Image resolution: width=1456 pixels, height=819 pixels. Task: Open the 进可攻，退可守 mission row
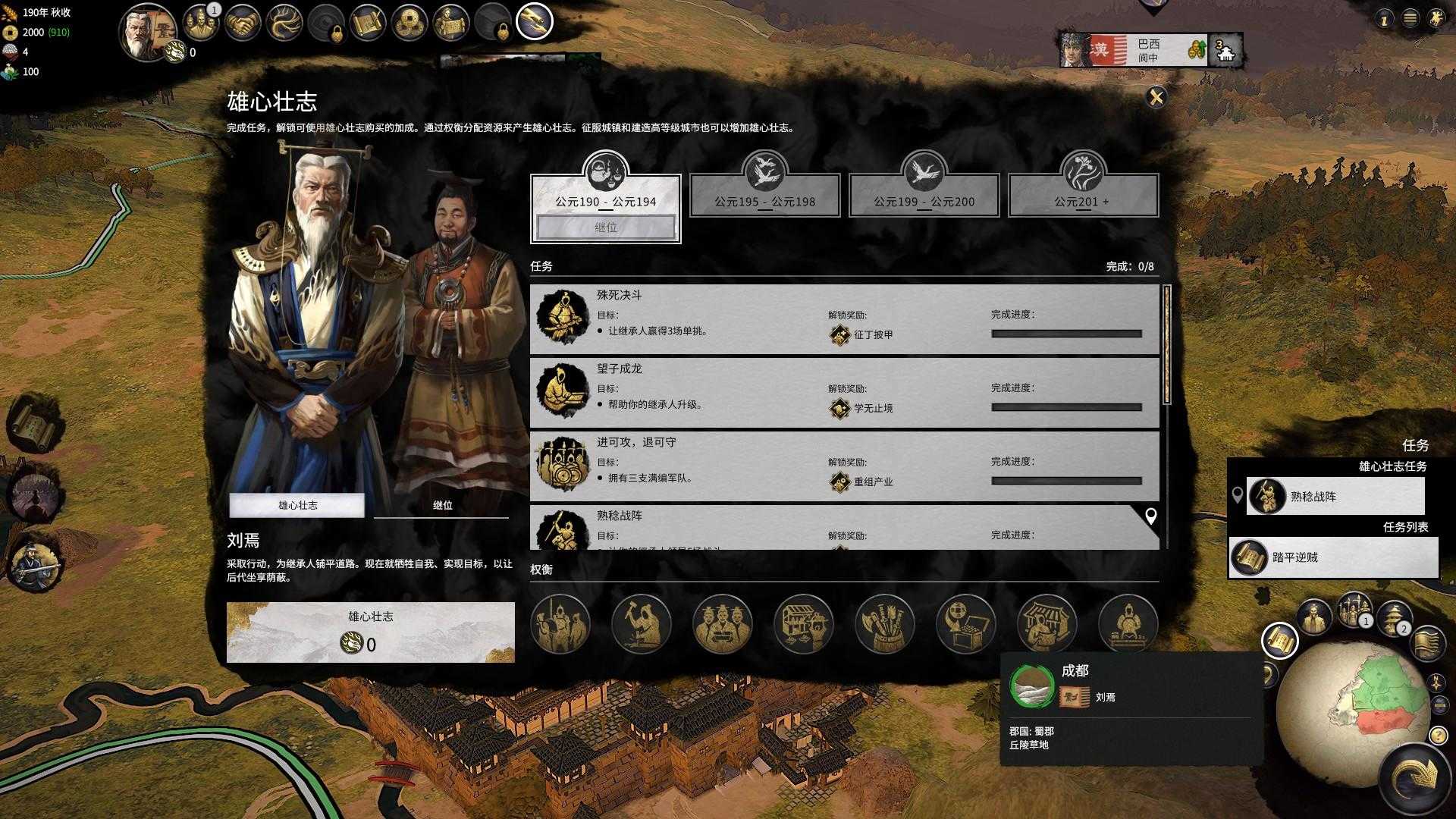[x=844, y=466]
